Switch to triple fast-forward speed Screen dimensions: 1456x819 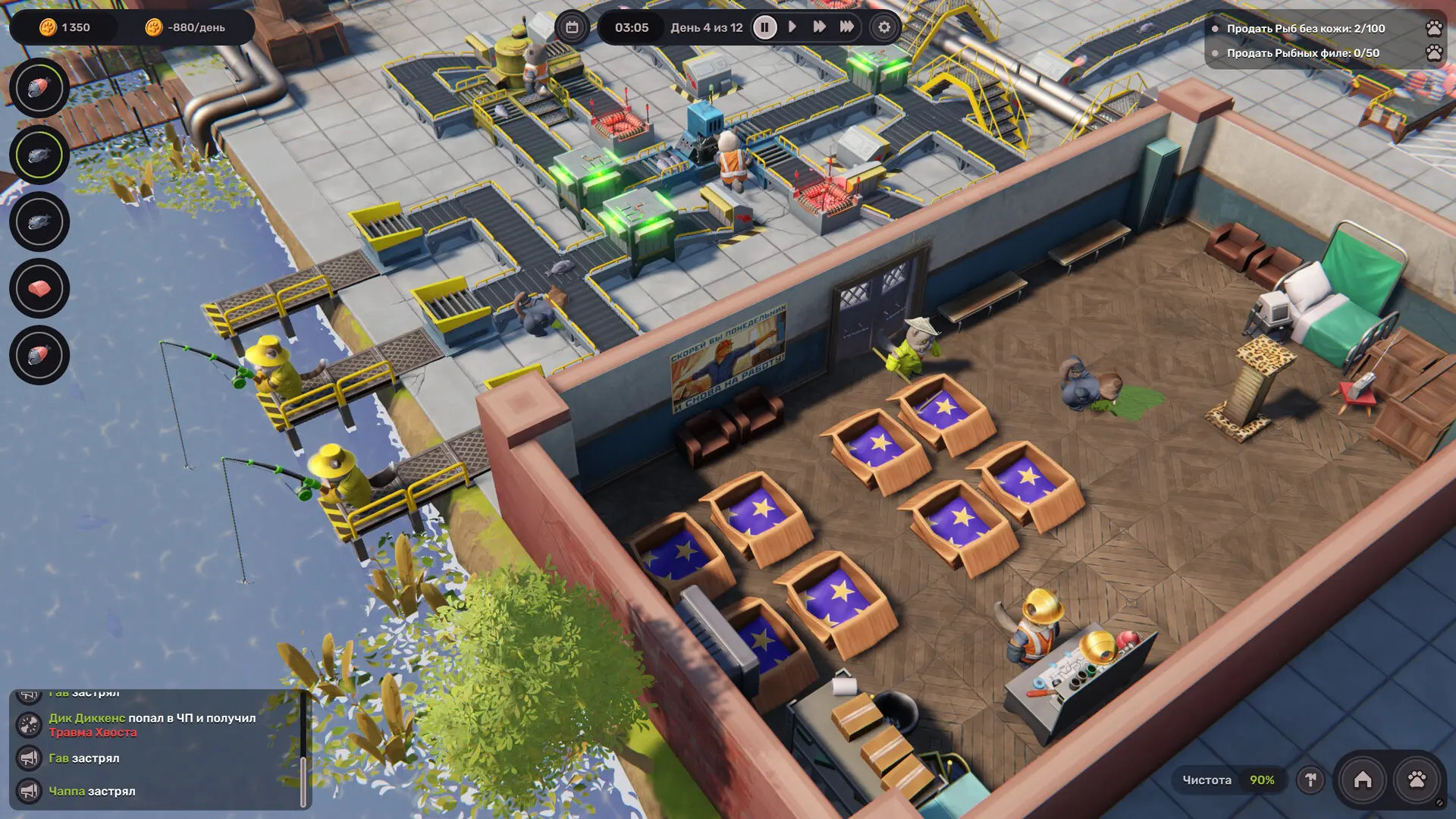pyautogui.click(x=846, y=27)
